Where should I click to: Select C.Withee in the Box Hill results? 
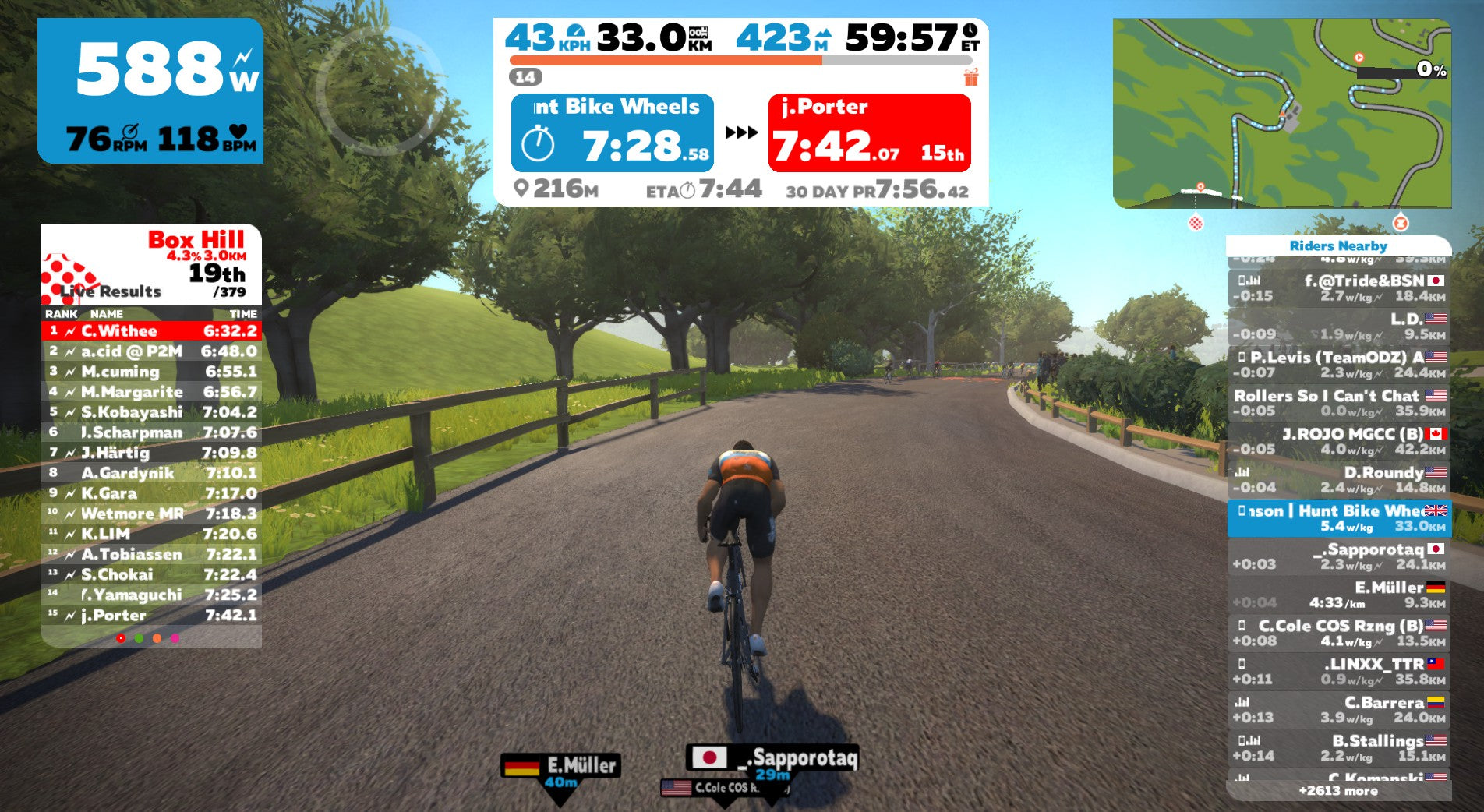tap(151, 331)
